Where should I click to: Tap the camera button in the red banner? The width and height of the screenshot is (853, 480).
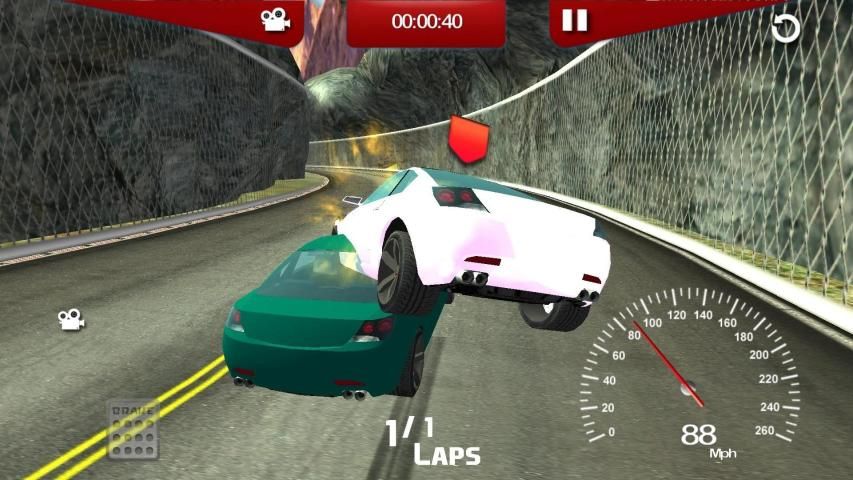pyautogui.click(x=275, y=20)
